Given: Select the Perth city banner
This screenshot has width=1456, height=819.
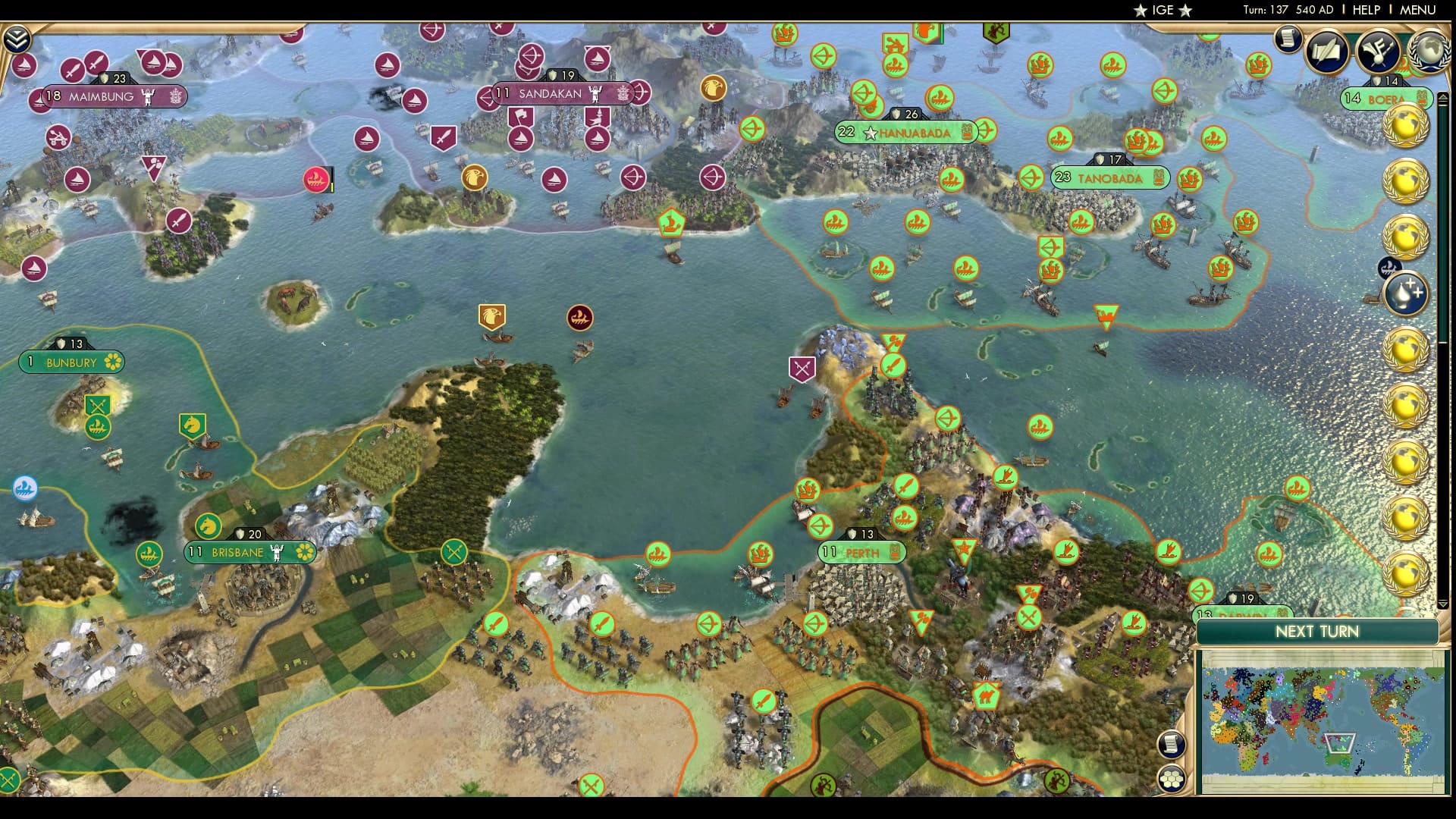Looking at the screenshot, I should point(861,554).
